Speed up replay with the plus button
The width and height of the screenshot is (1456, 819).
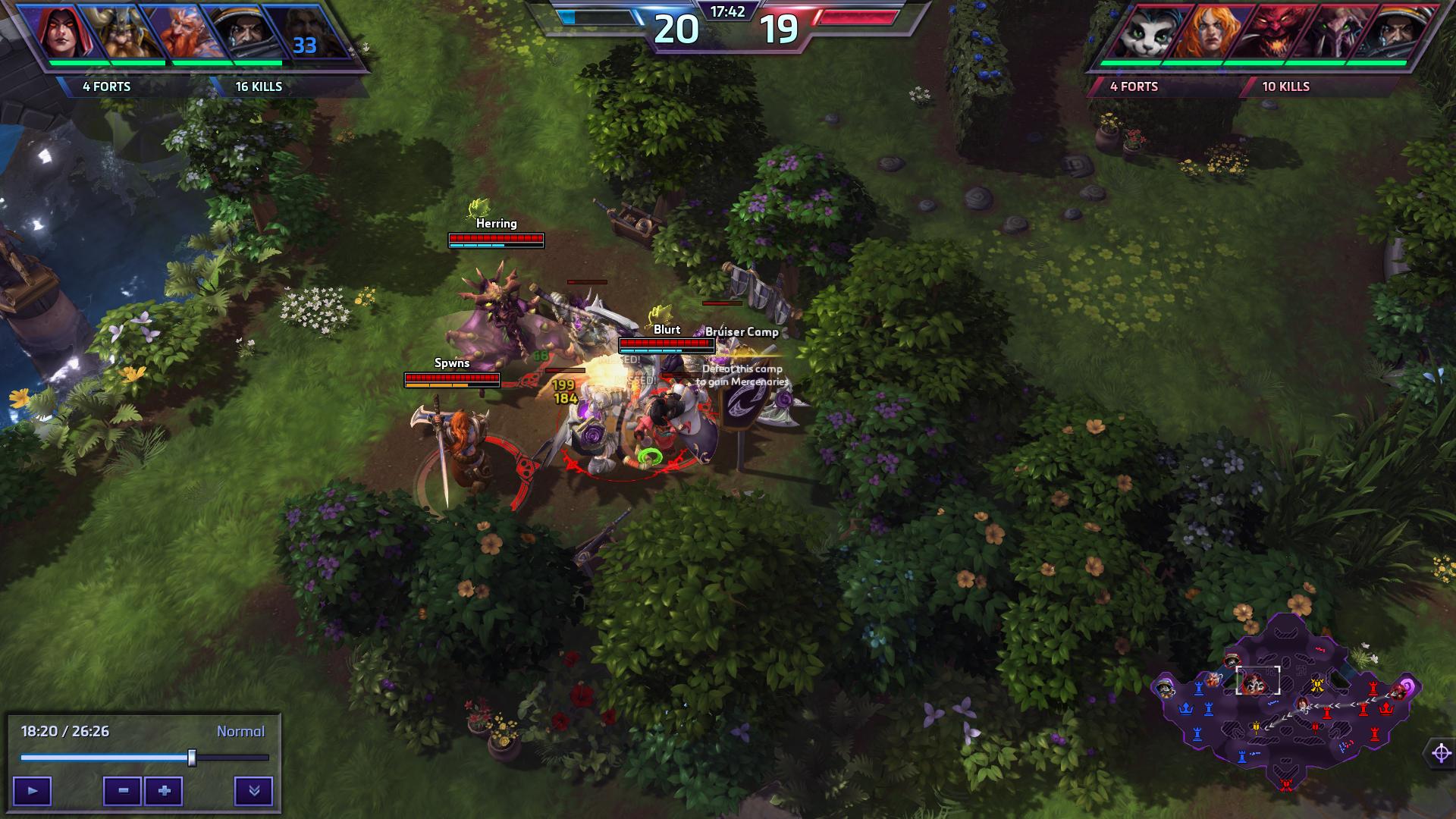coord(164,791)
